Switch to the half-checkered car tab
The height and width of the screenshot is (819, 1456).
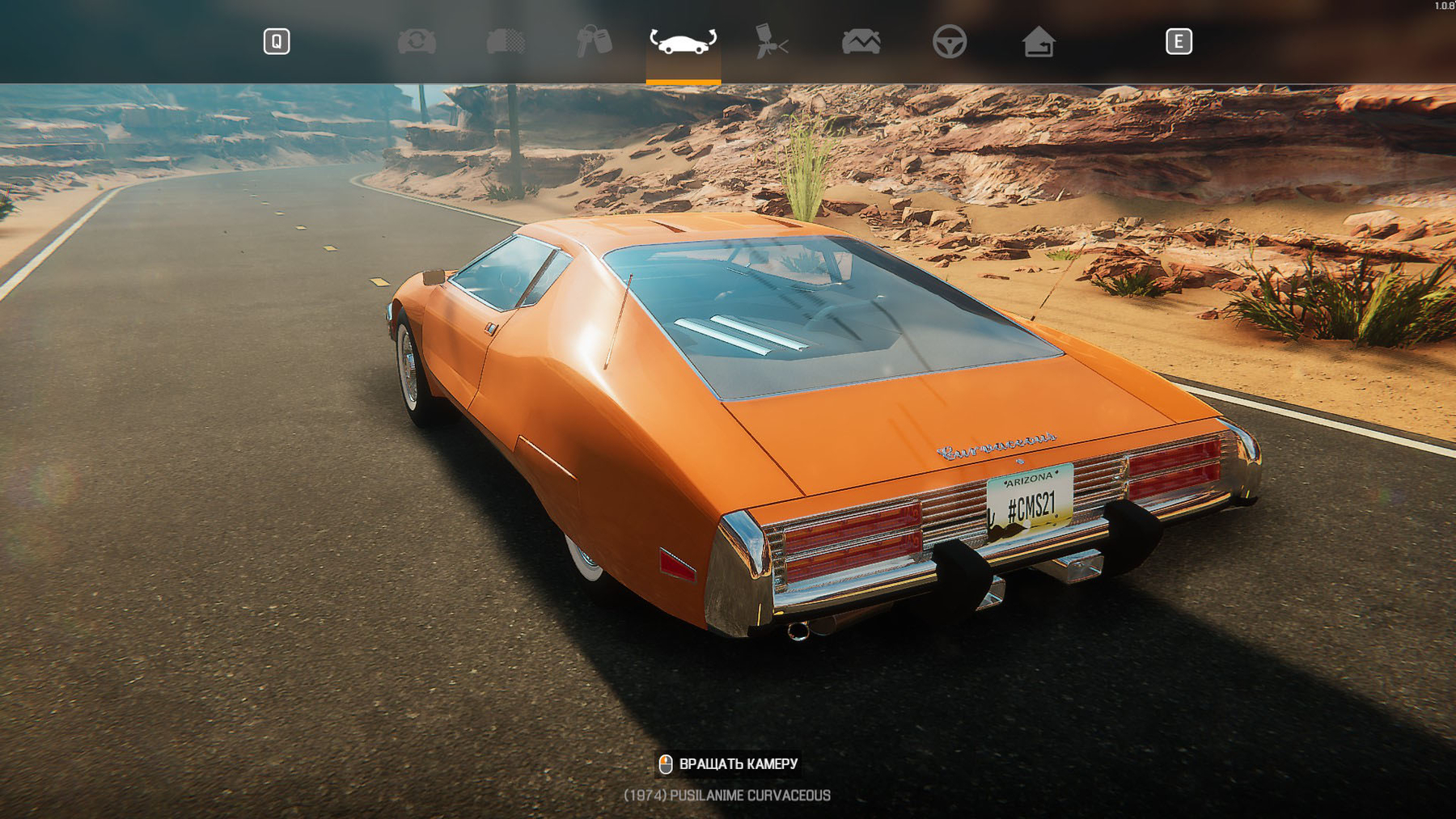tap(506, 41)
